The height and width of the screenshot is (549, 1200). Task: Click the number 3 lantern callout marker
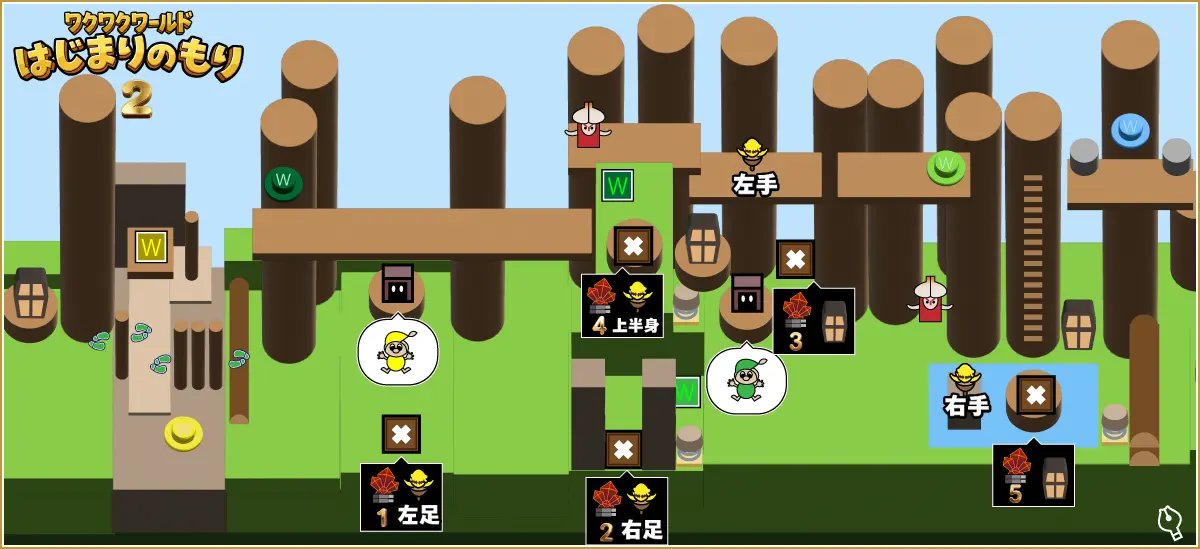(813, 321)
